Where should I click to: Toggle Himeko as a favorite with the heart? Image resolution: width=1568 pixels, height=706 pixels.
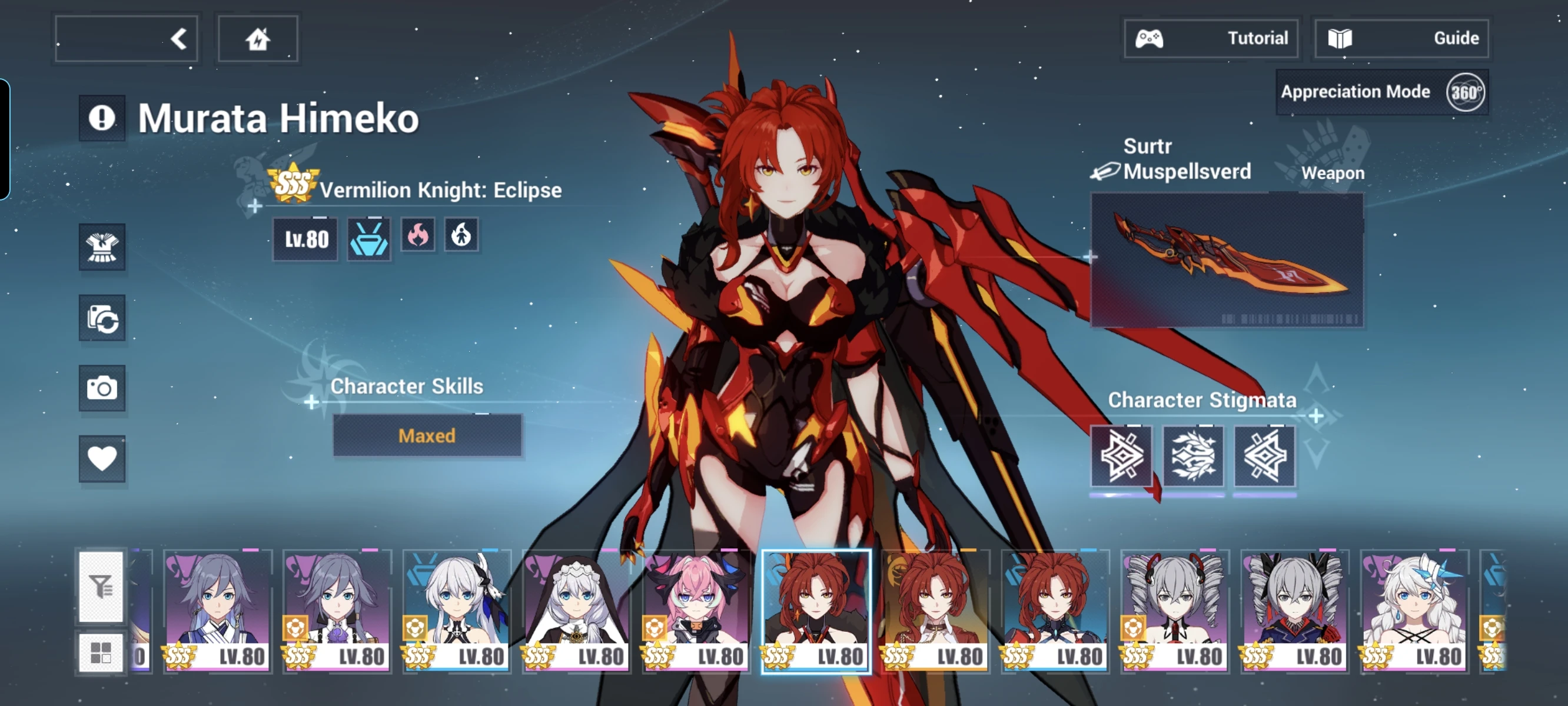point(102,459)
